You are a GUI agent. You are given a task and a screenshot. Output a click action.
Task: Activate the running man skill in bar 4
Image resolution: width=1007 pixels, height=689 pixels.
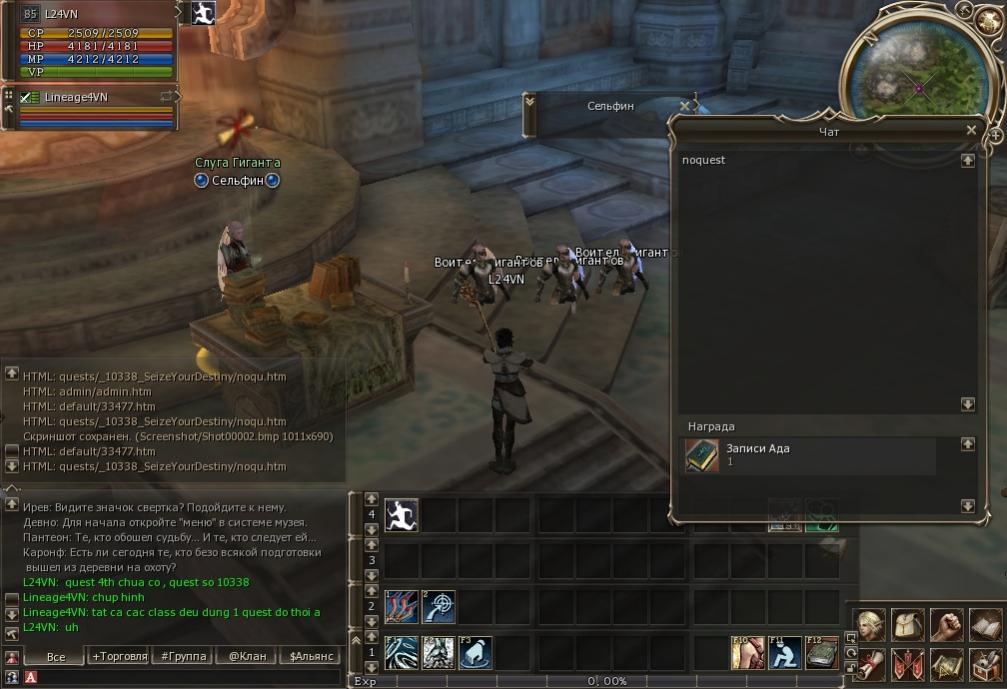point(401,515)
